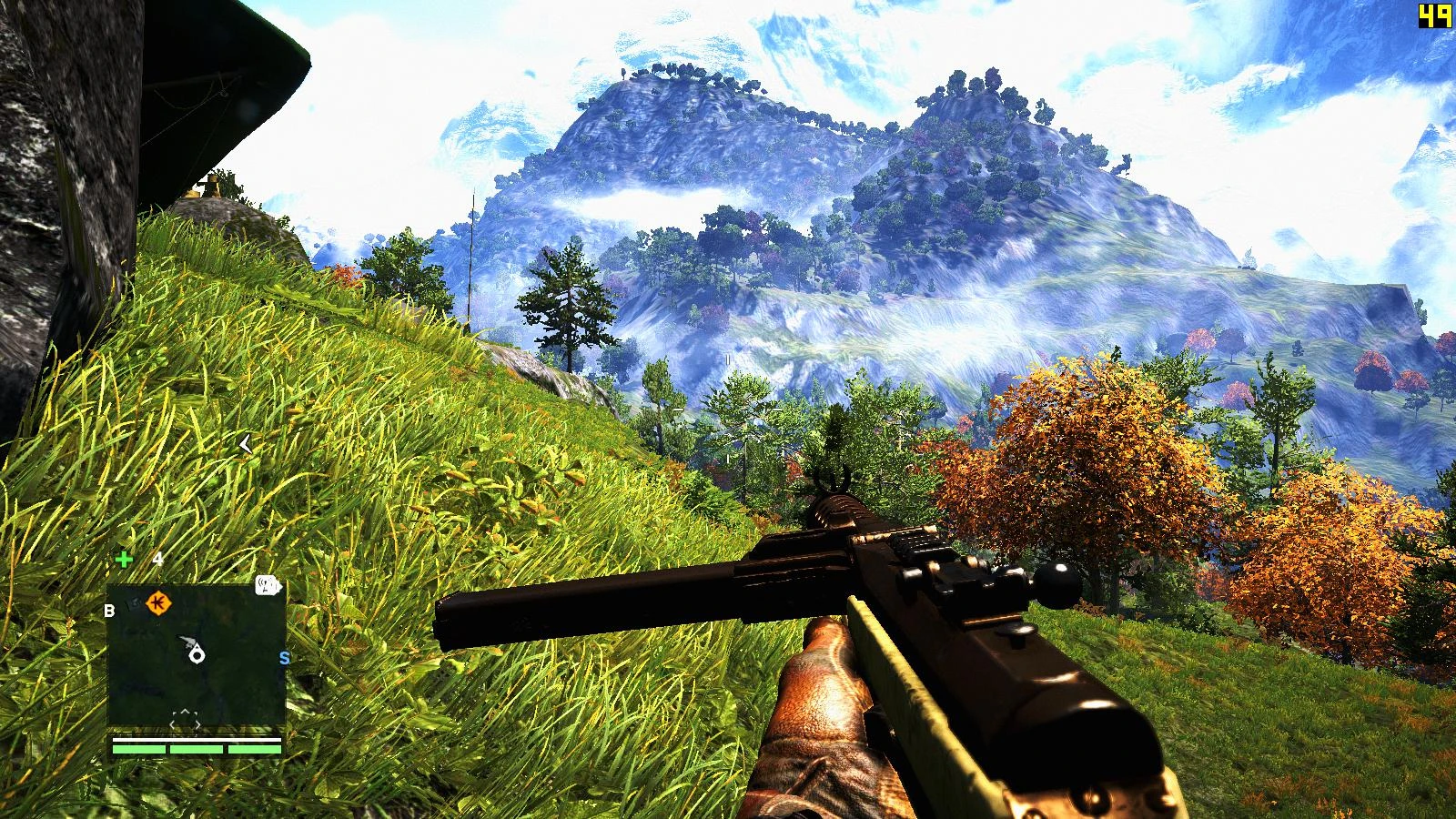Click the syringe count number 4
This screenshot has width=1456, height=819.
tap(158, 559)
